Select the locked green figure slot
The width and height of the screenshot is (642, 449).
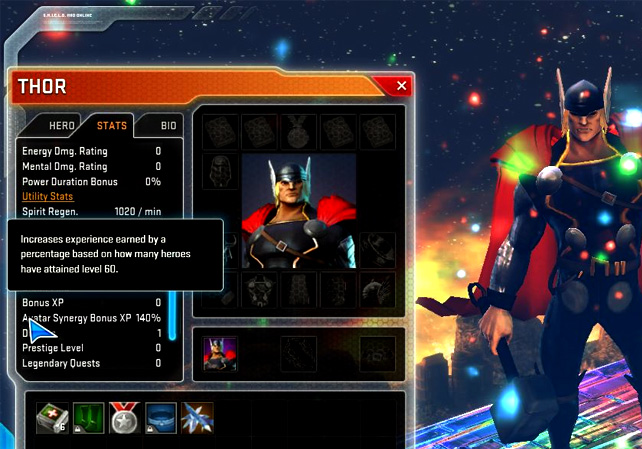(87, 418)
